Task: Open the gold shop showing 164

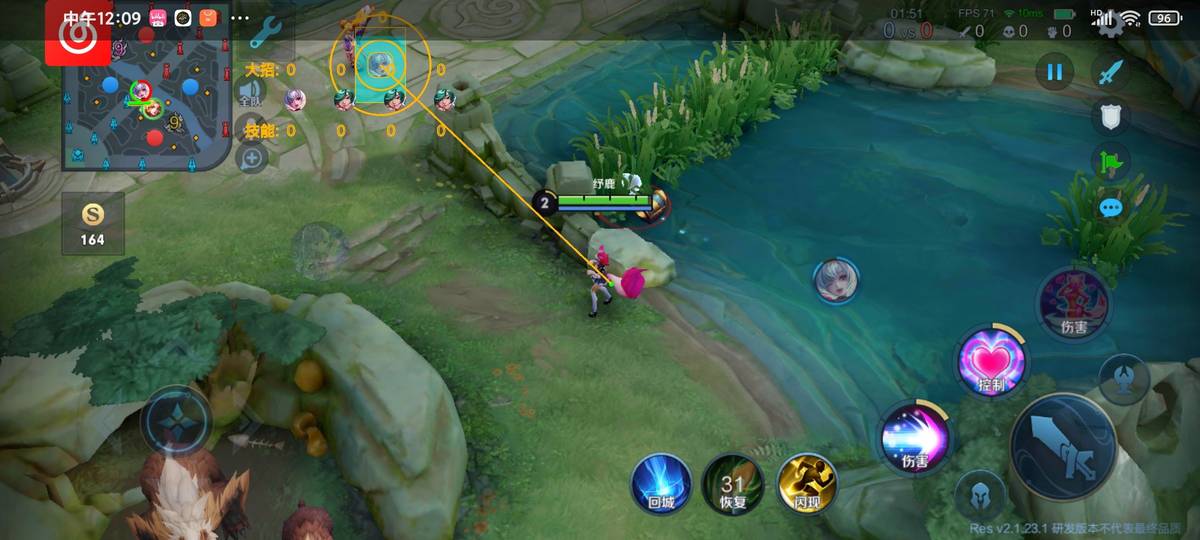Action: [93, 222]
